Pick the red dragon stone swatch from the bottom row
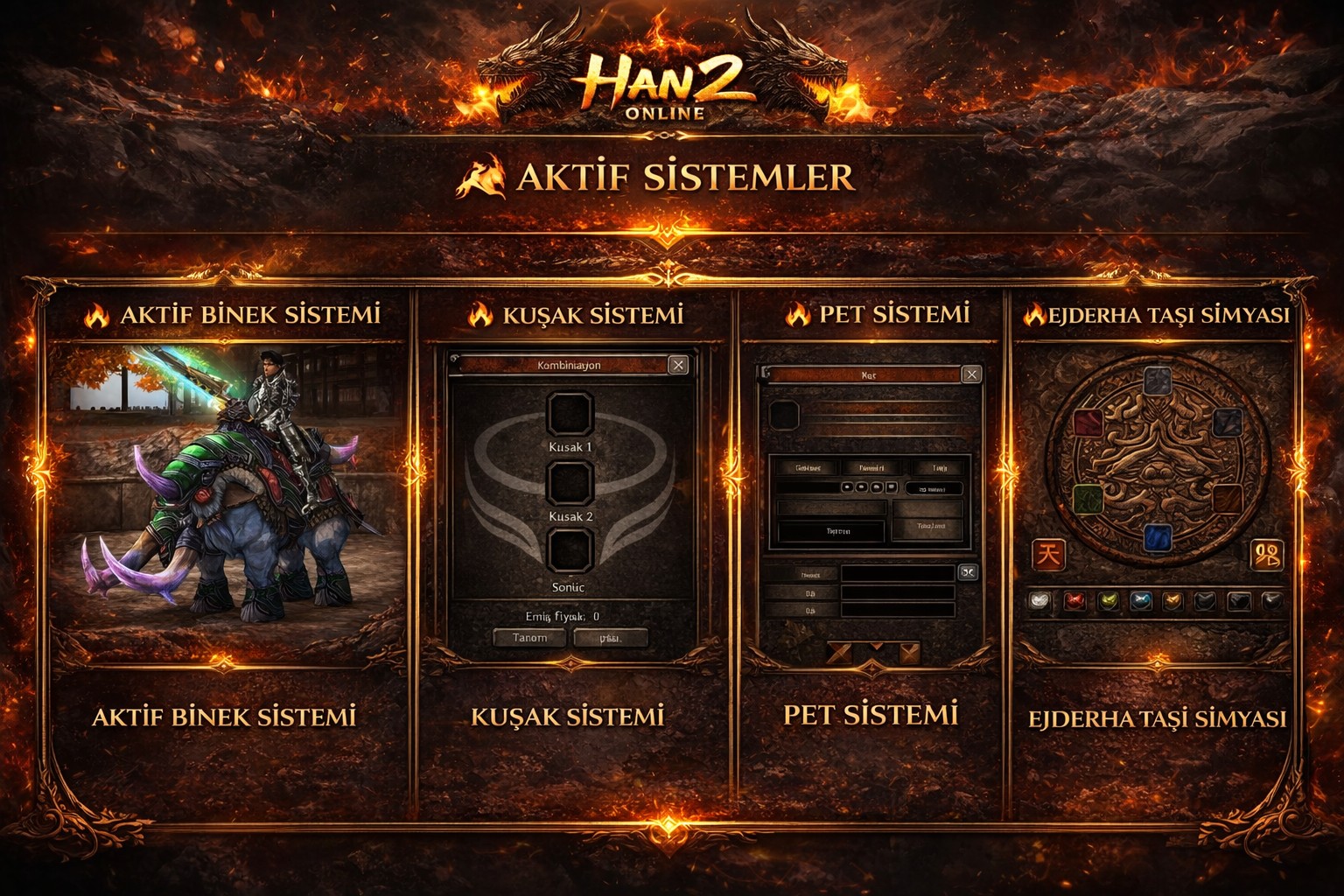This screenshot has height=896, width=1344. point(1074,599)
